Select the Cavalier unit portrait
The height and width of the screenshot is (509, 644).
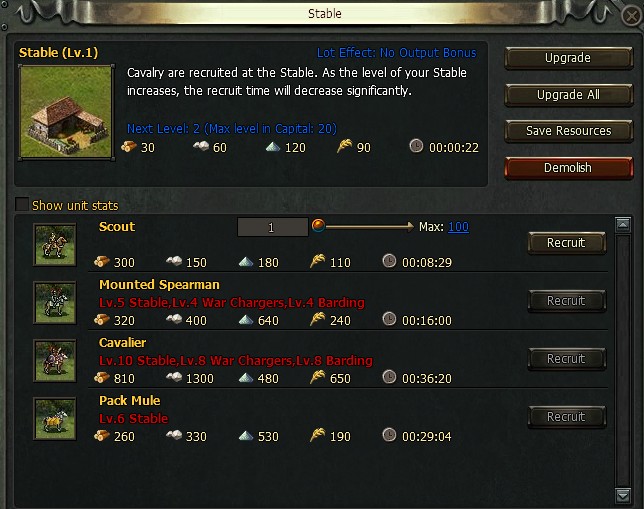[54, 360]
